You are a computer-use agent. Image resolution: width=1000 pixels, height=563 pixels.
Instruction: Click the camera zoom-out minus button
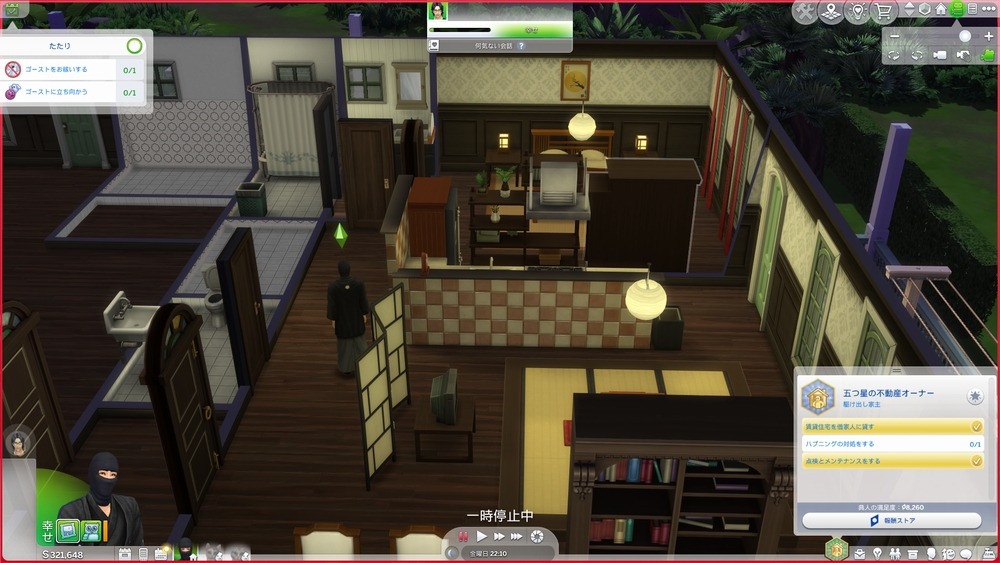coord(893,36)
